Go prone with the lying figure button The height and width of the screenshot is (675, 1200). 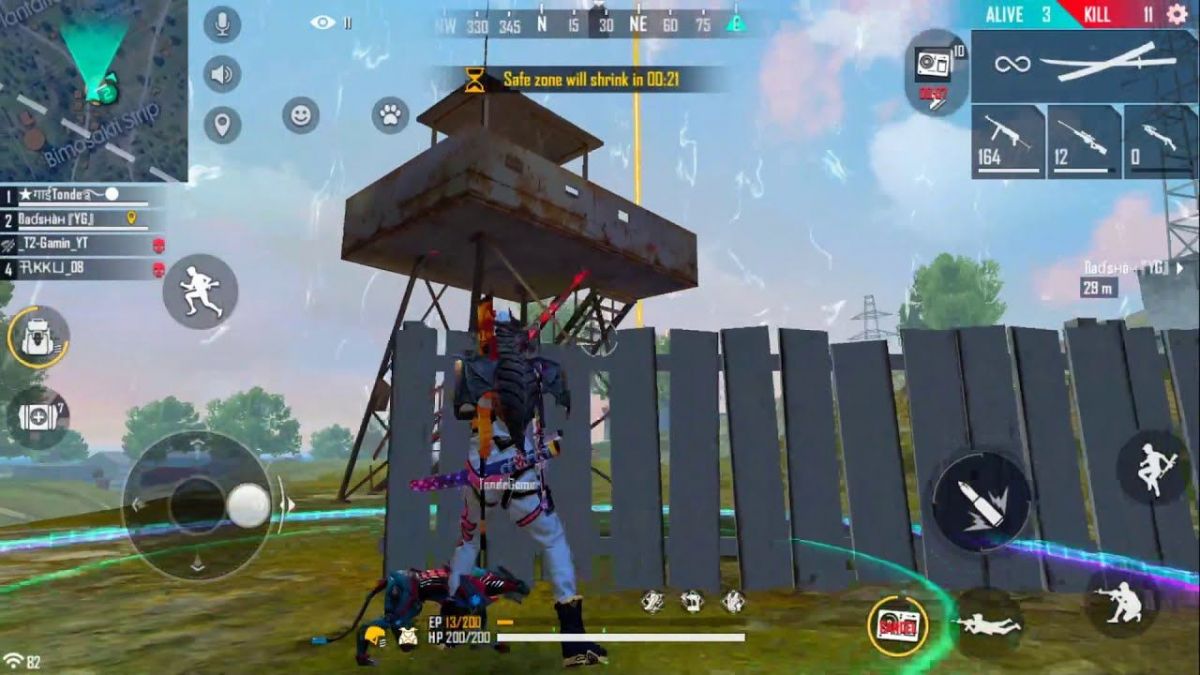(988, 623)
